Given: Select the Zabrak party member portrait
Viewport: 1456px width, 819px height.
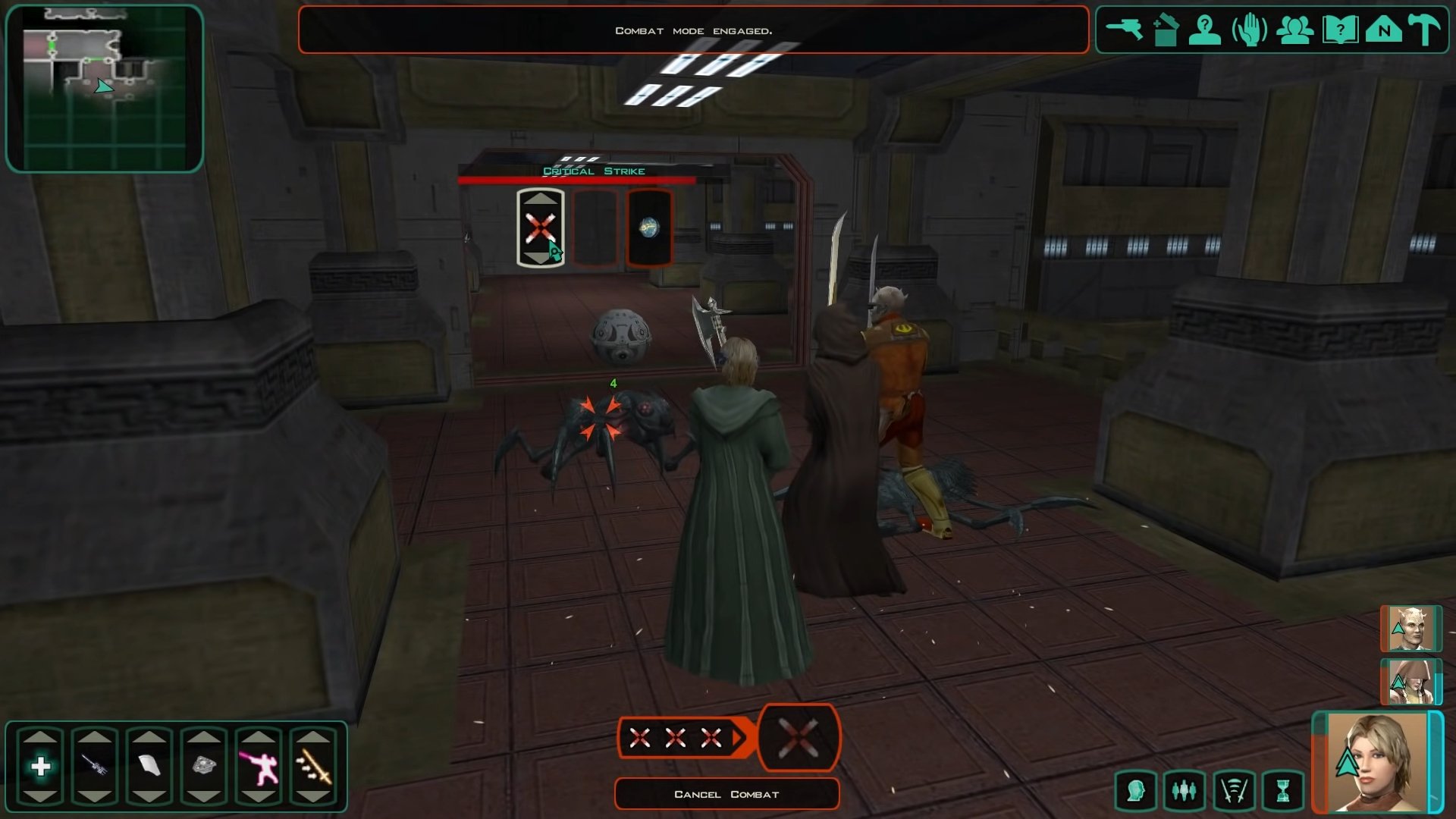Looking at the screenshot, I should click(1410, 629).
